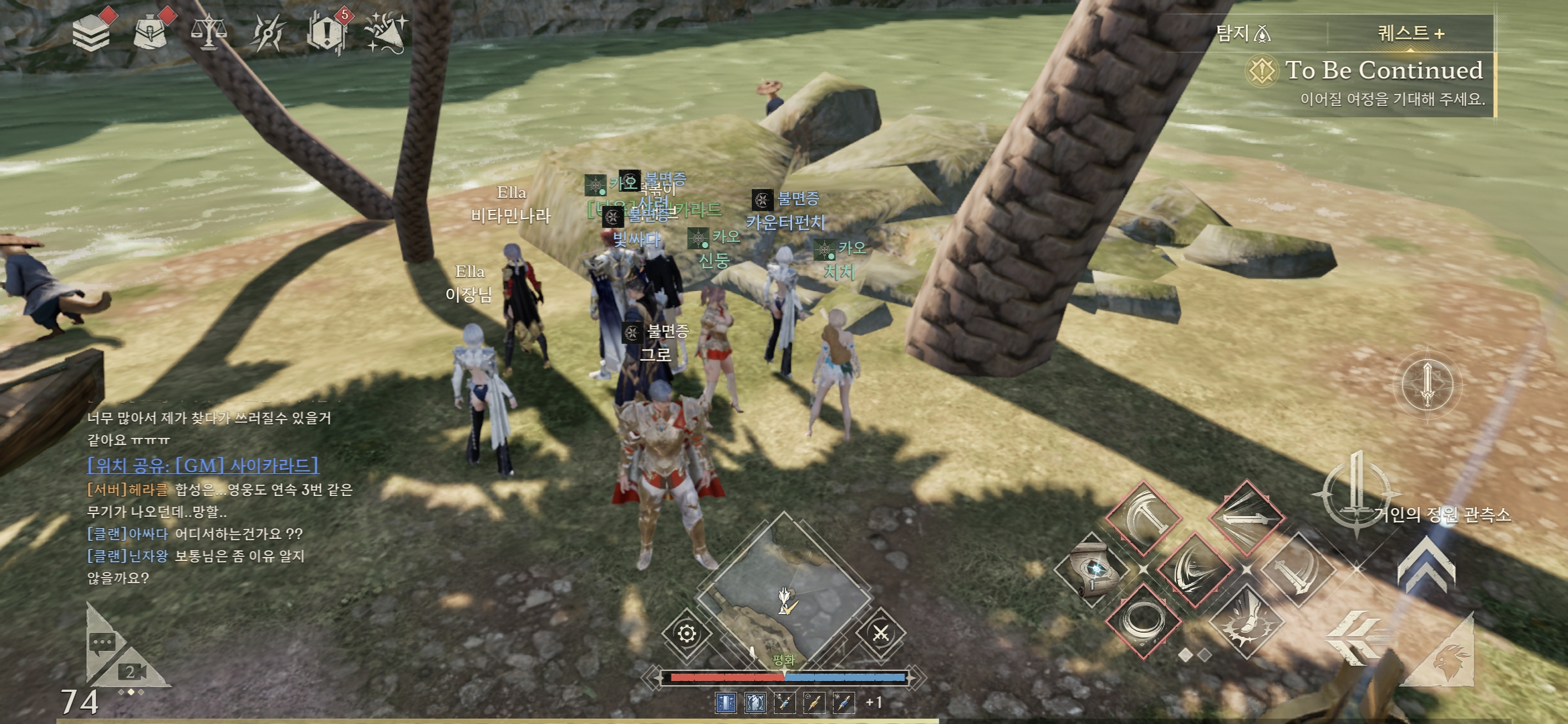Click the gear settings button beside minimap
The width and height of the screenshot is (1568, 724).
pyautogui.click(x=687, y=633)
